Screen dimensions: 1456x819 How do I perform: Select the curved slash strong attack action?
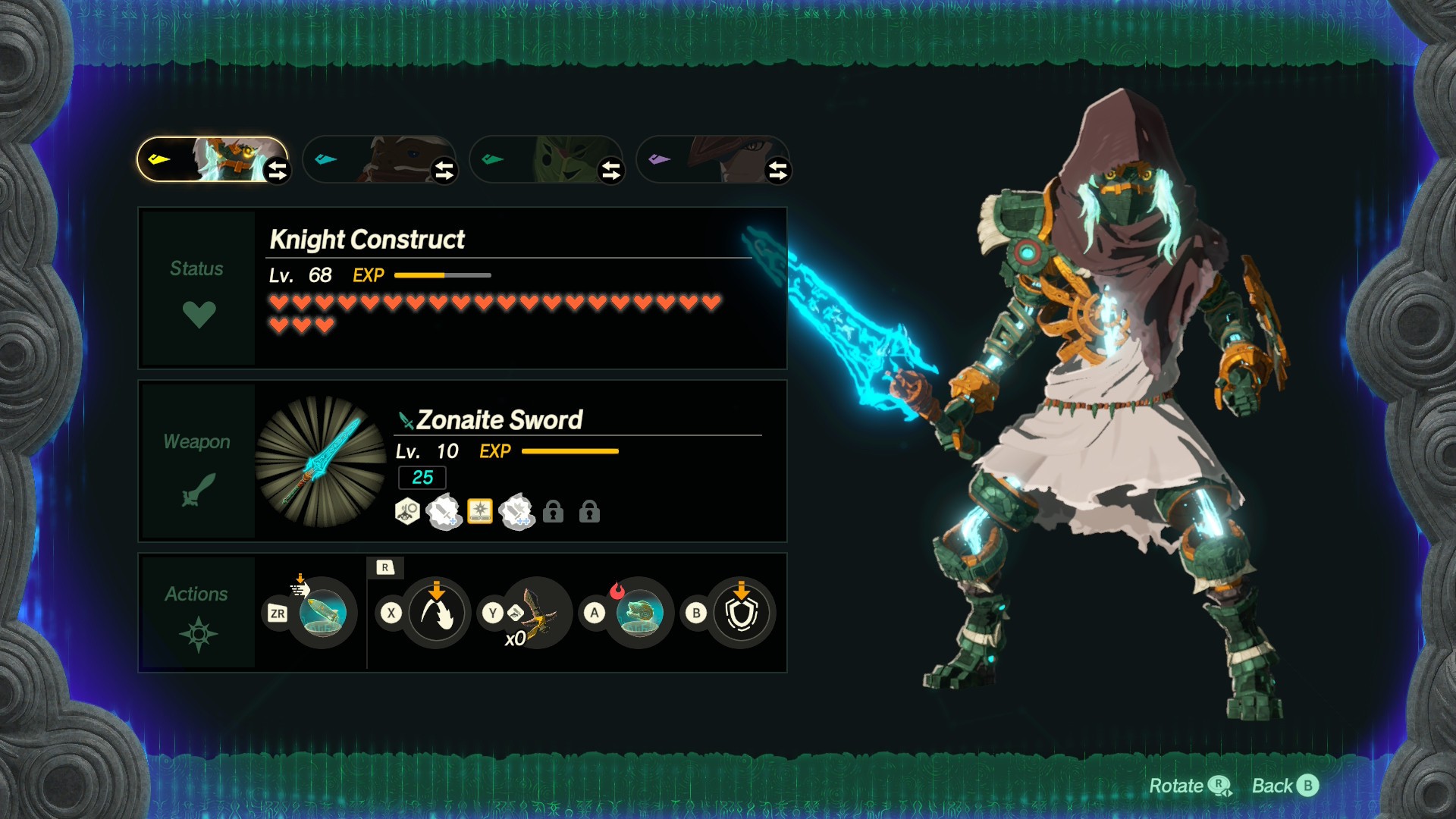tap(436, 613)
